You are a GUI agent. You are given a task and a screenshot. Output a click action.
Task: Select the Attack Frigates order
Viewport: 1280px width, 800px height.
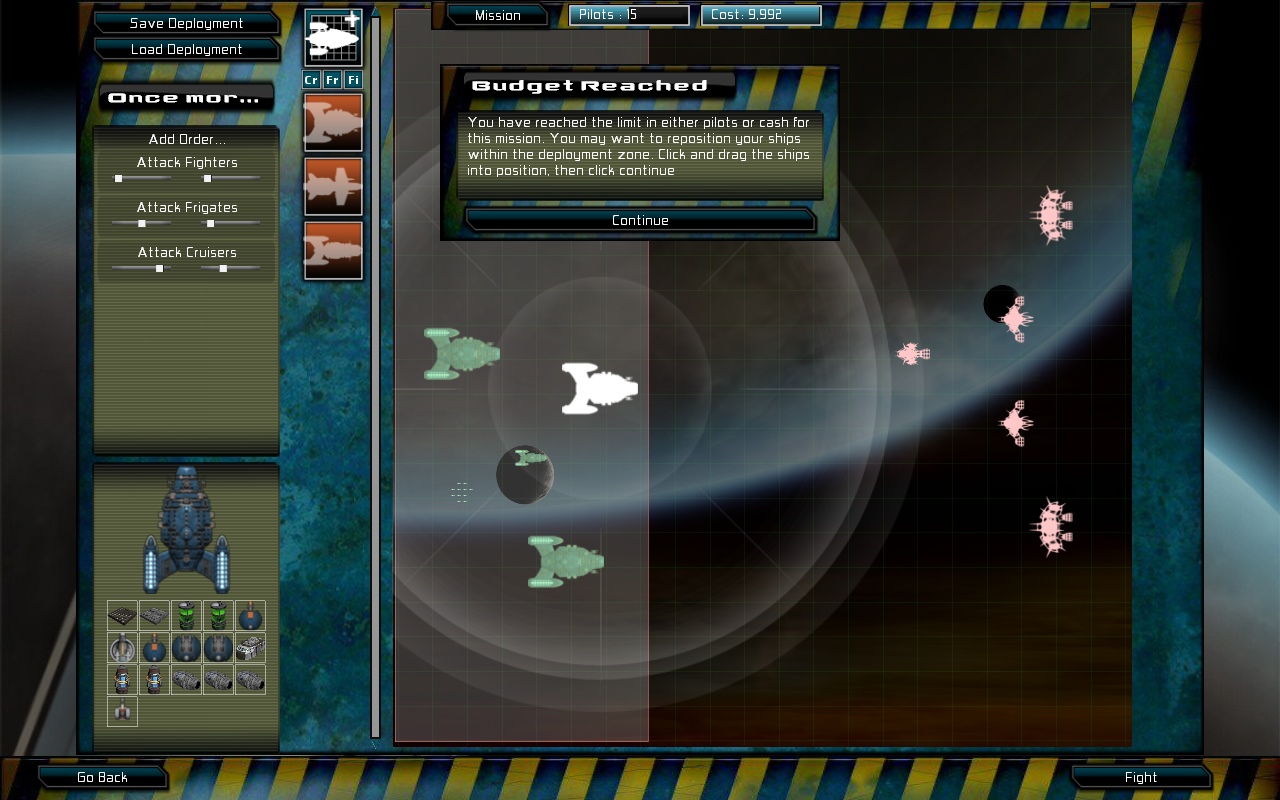coord(187,207)
